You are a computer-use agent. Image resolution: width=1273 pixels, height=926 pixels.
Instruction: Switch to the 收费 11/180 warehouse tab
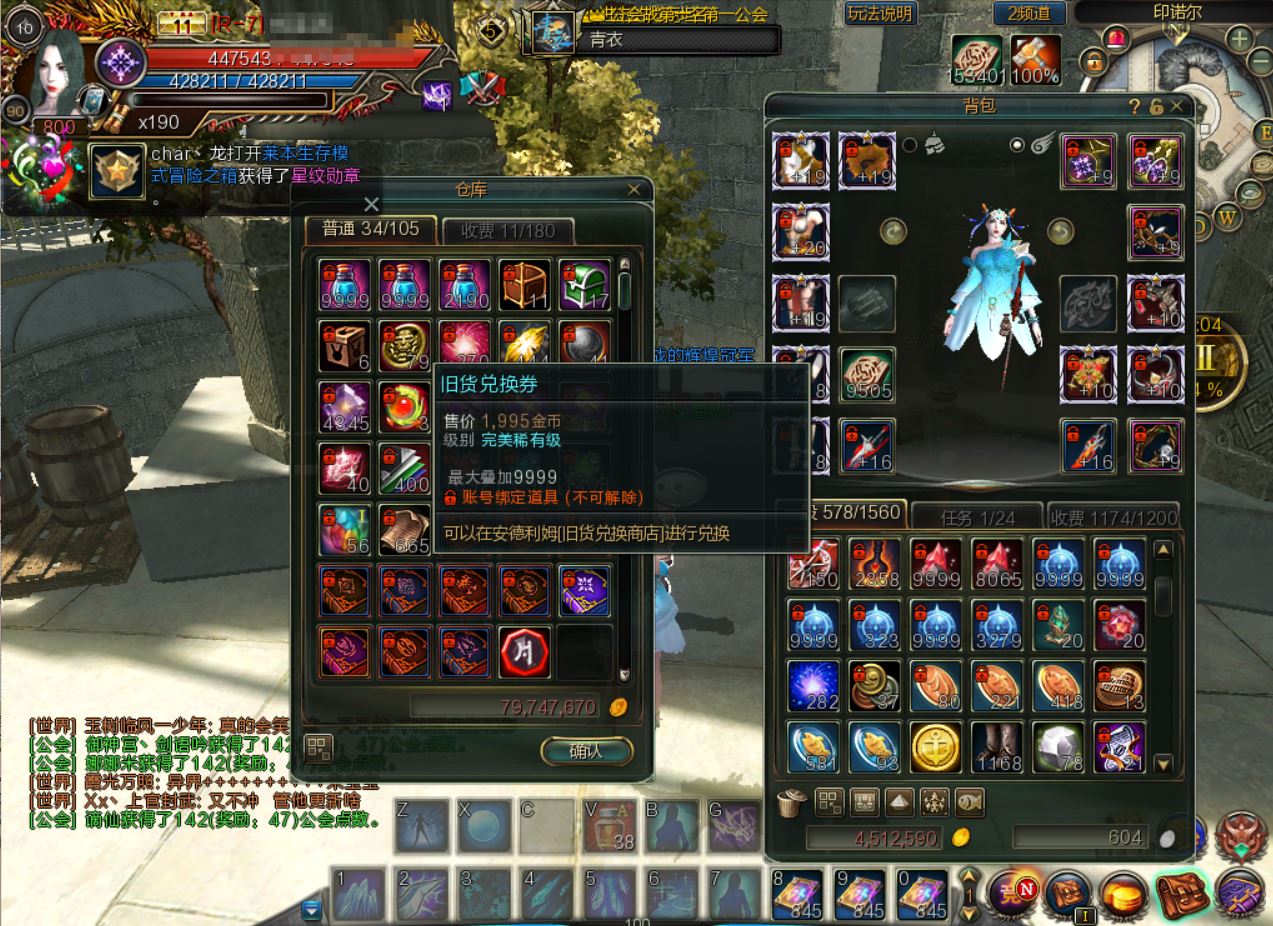(x=508, y=230)
